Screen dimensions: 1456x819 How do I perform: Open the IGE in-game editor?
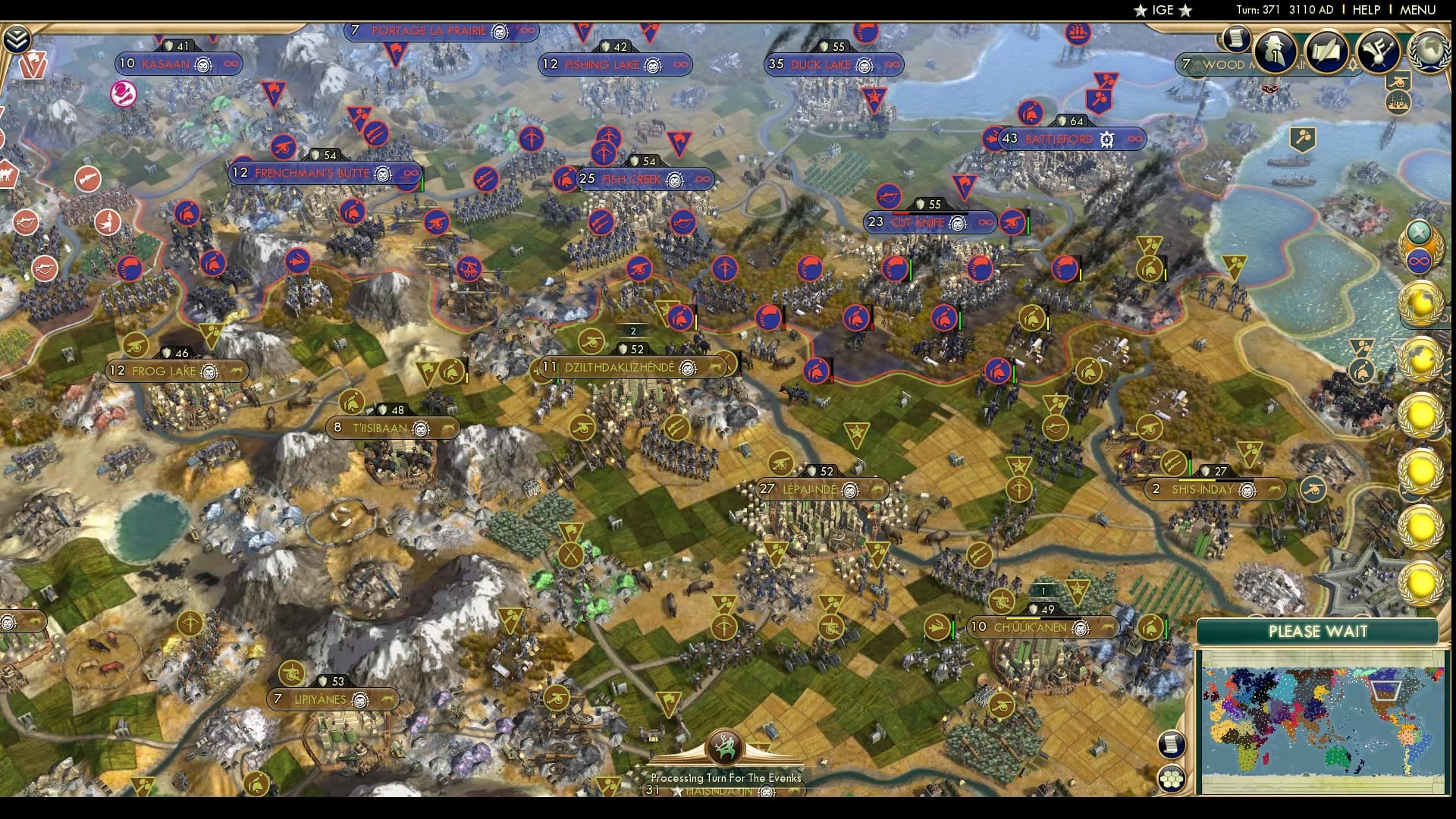1163,10
